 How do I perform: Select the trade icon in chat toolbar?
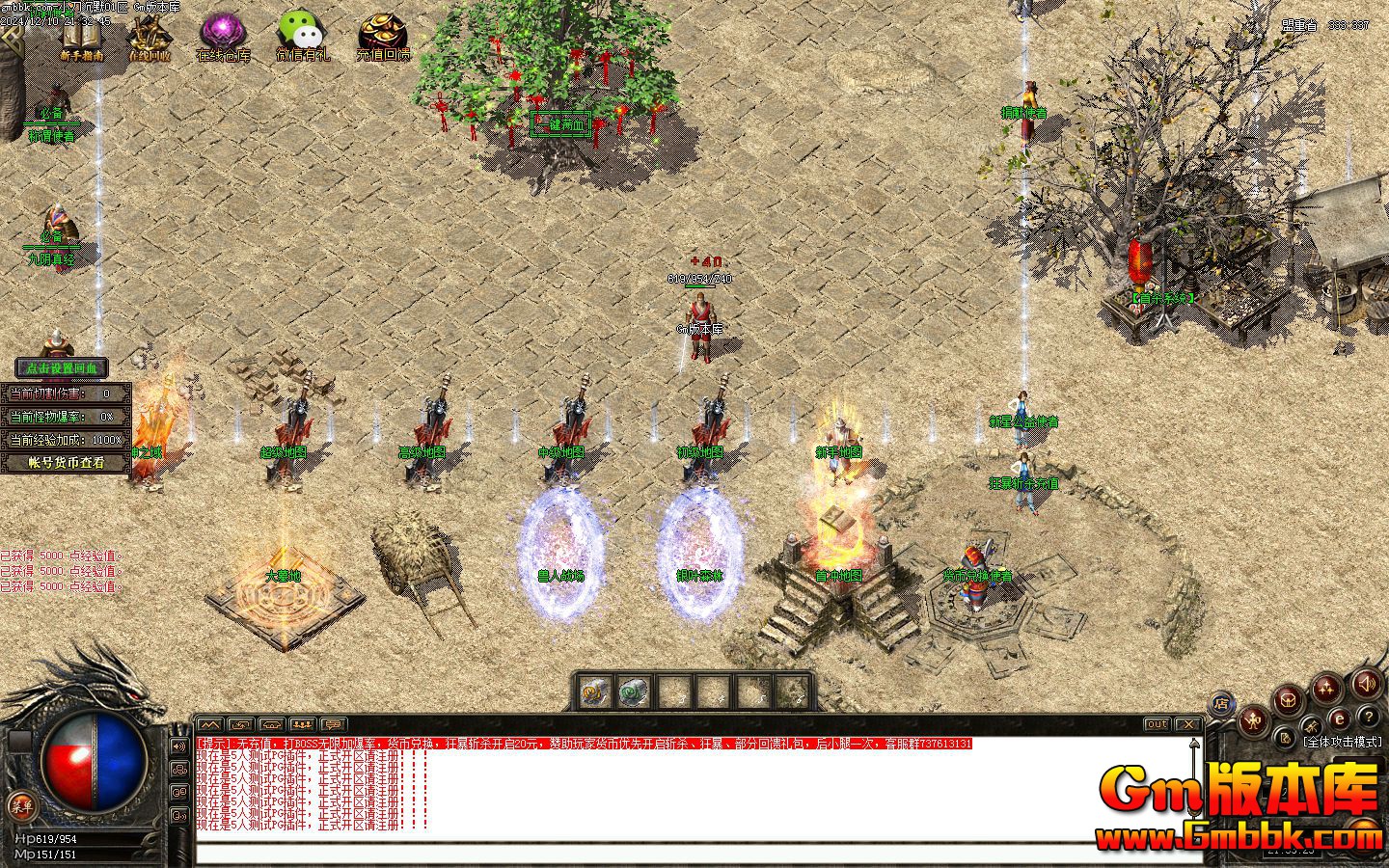(241, 723)
